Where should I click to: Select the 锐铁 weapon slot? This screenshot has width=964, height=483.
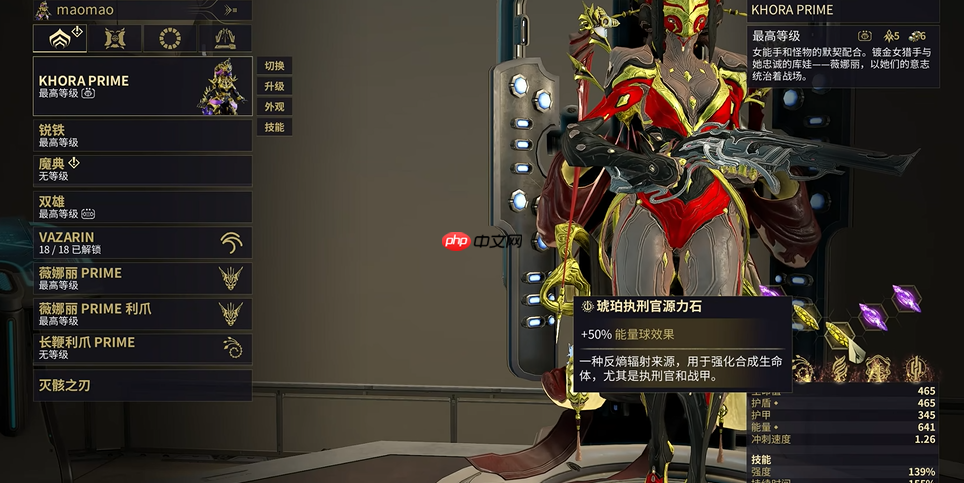tap(142, 135)
